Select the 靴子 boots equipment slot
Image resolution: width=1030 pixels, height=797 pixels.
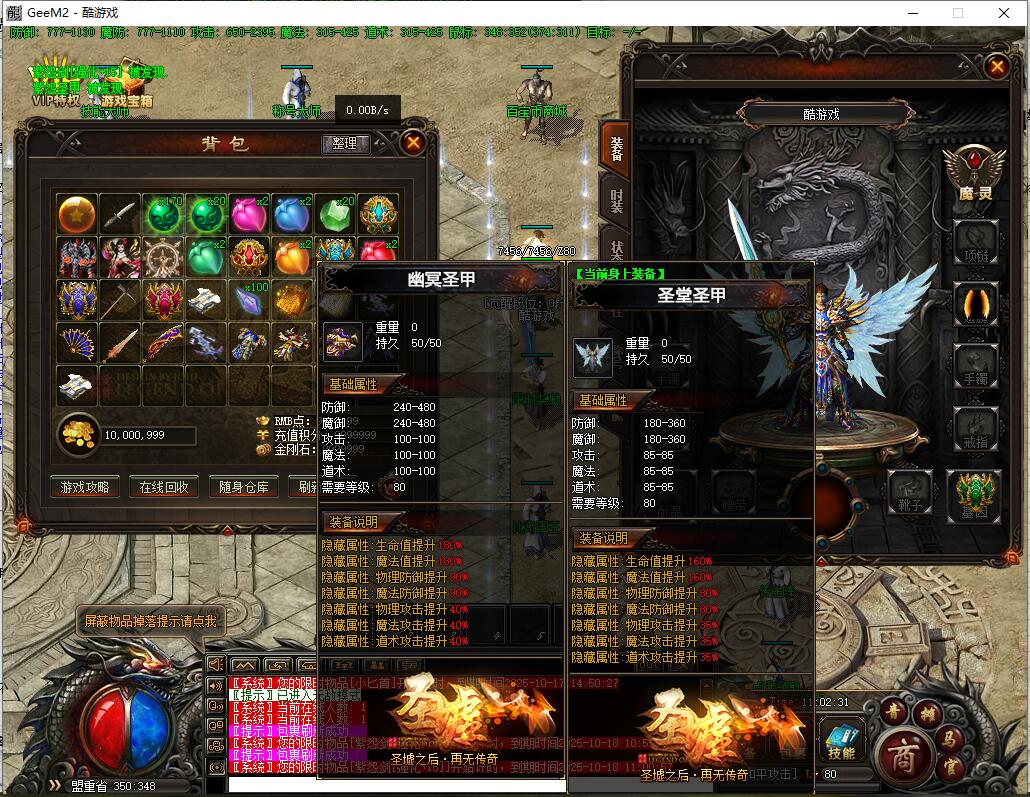click(x=910, y=491)
